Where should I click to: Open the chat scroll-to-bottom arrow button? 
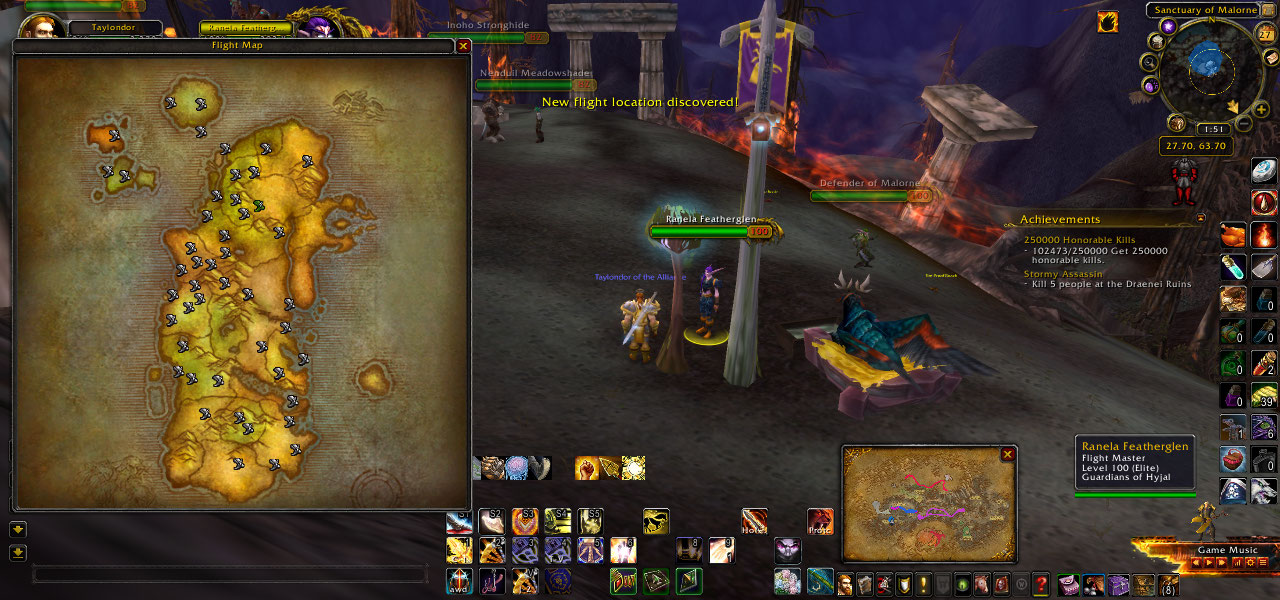(x=18, y=553)
